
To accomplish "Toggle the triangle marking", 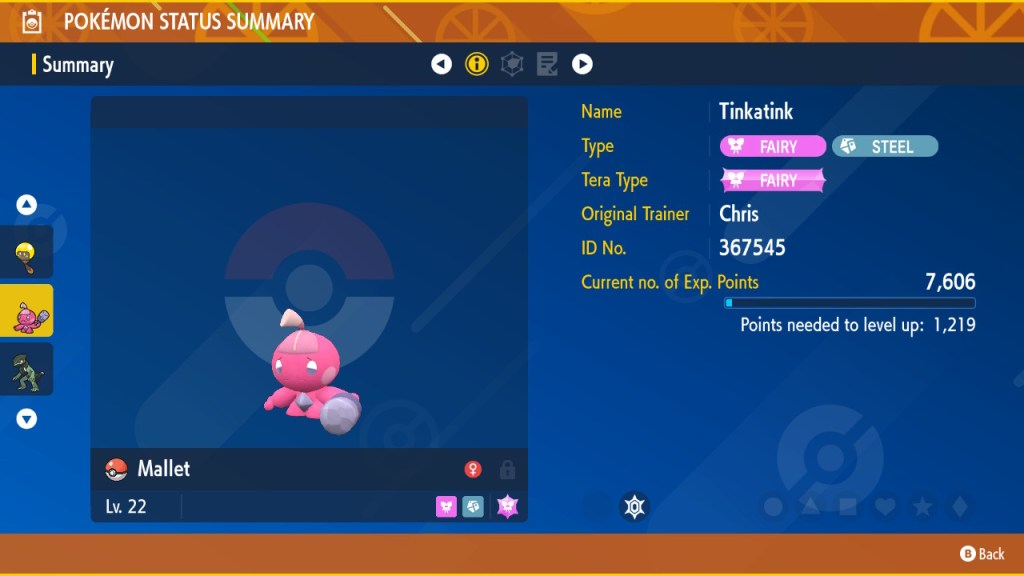I will pyautogui.click(x=811, y=507).
